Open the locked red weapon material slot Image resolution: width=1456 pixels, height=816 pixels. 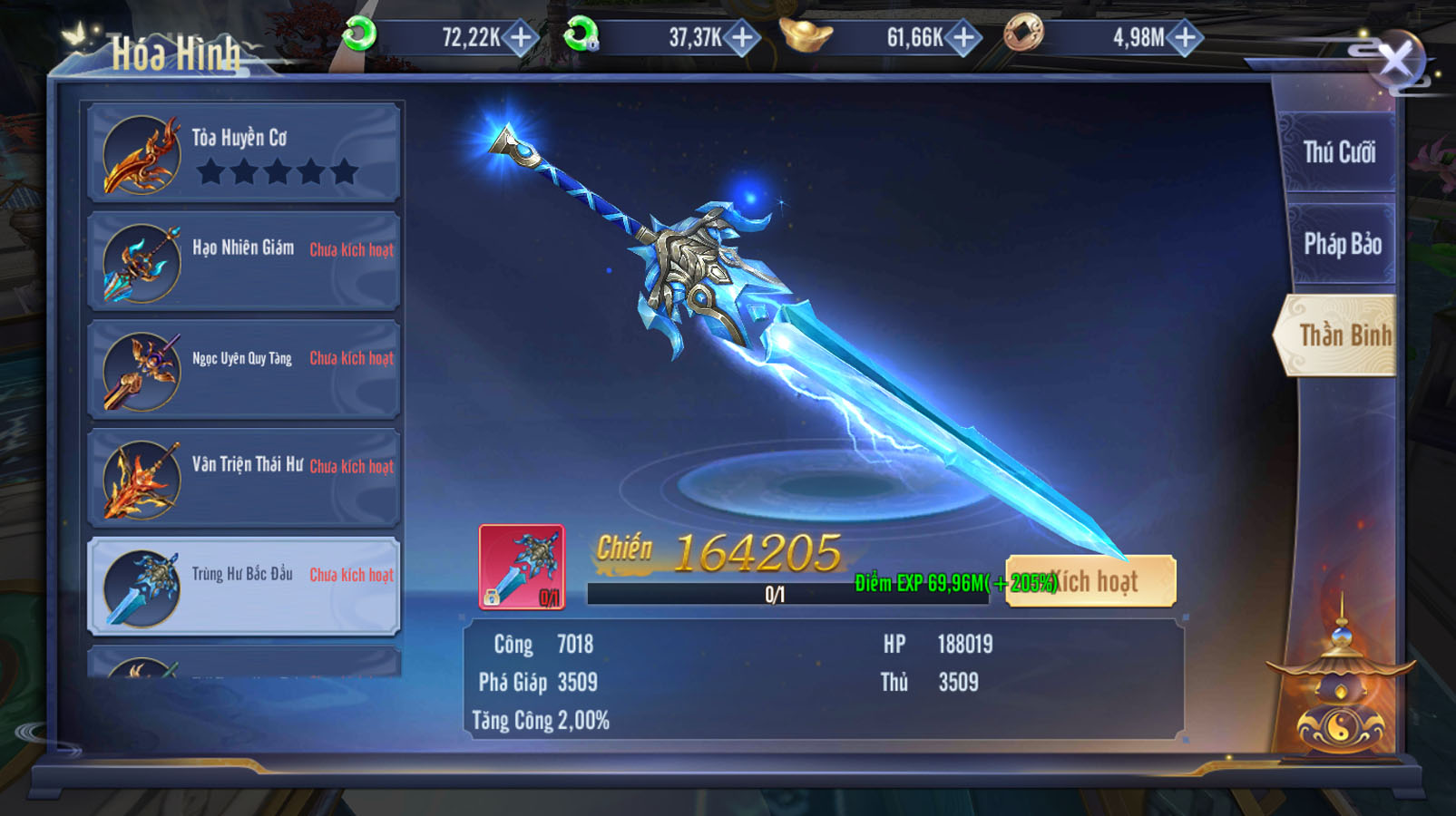pos(523,565)
